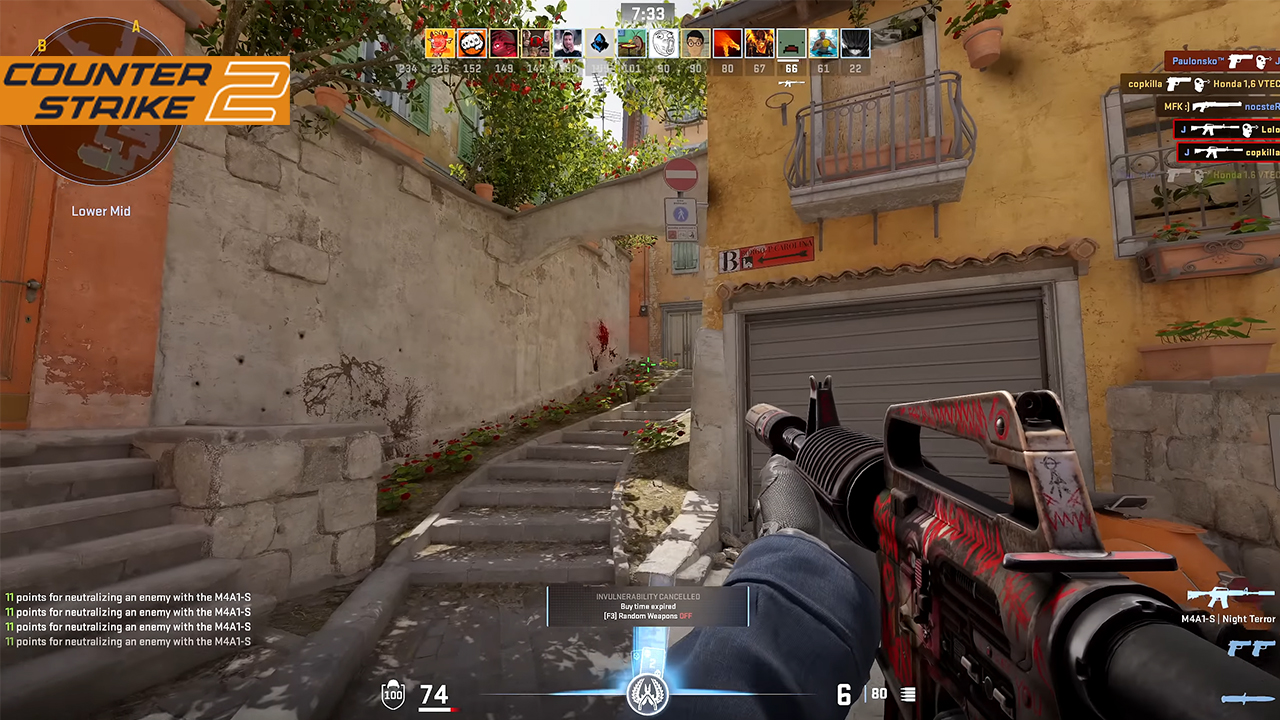Image resolution: width=1280 pixels, height=720 pixels.
Task: Choose the troll face player avatar
Action: pos(664,43)
